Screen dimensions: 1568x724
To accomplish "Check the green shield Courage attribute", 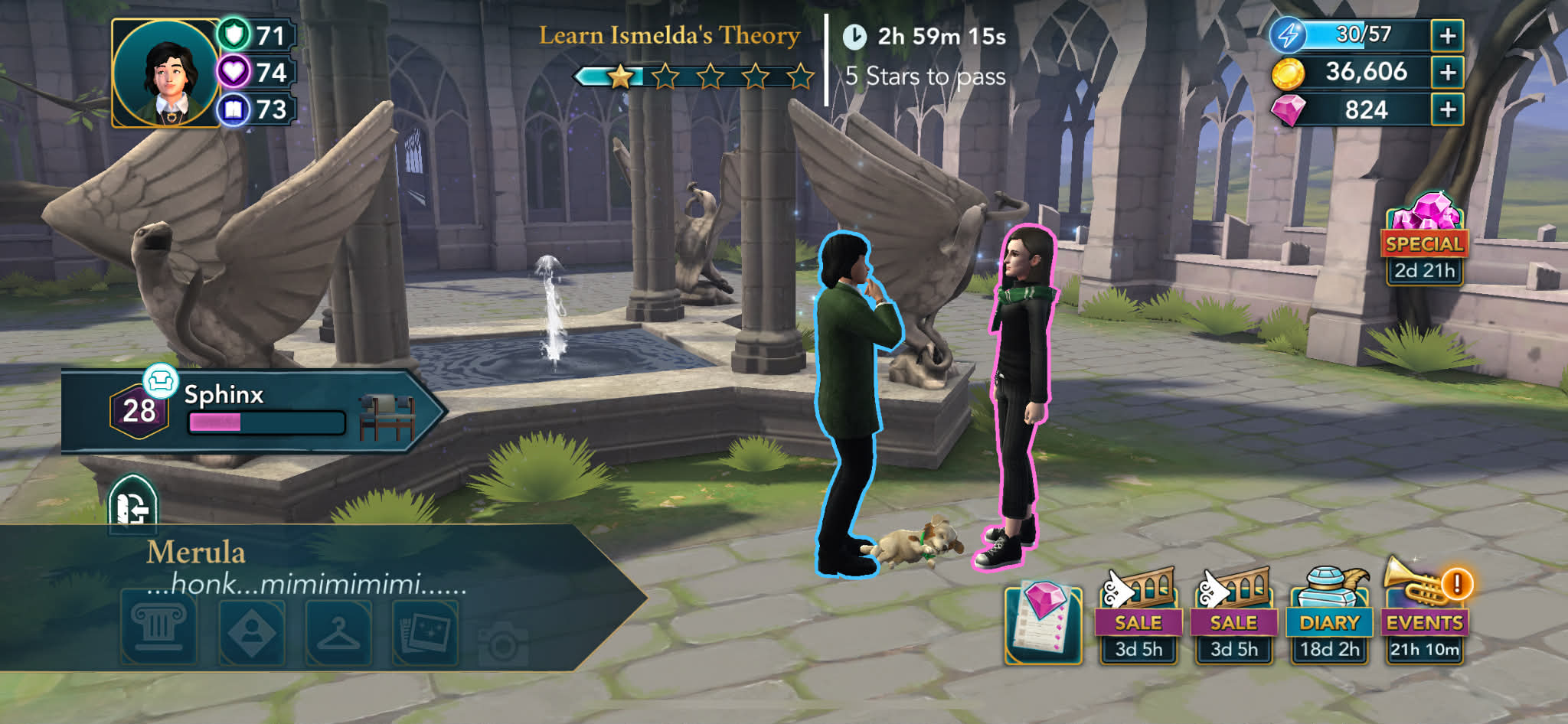I will pos(256,35).
